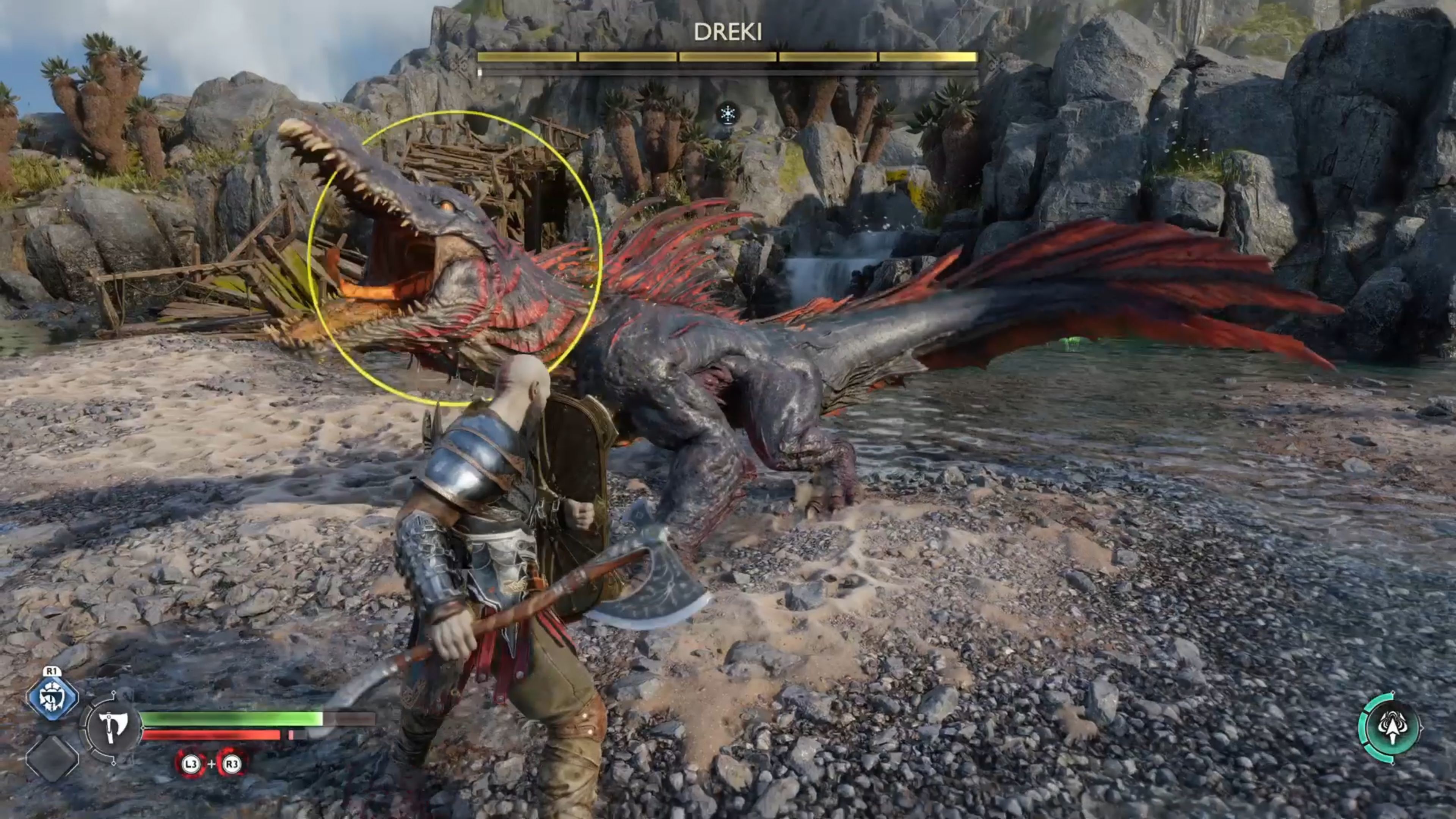Select the DREKI boss title banner
This screenshot has width=1456, height=819.
coord(728,33)
